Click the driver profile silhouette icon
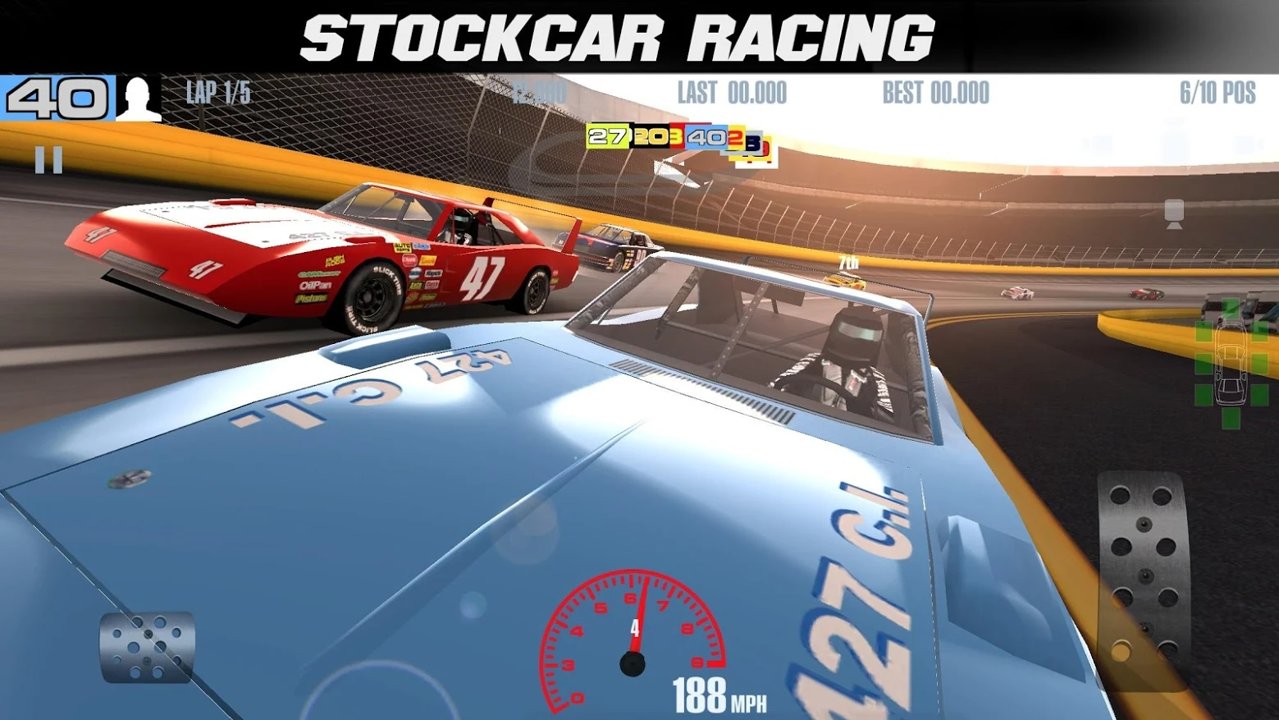The image size is (1279, 720). click(x=138, y=99)
